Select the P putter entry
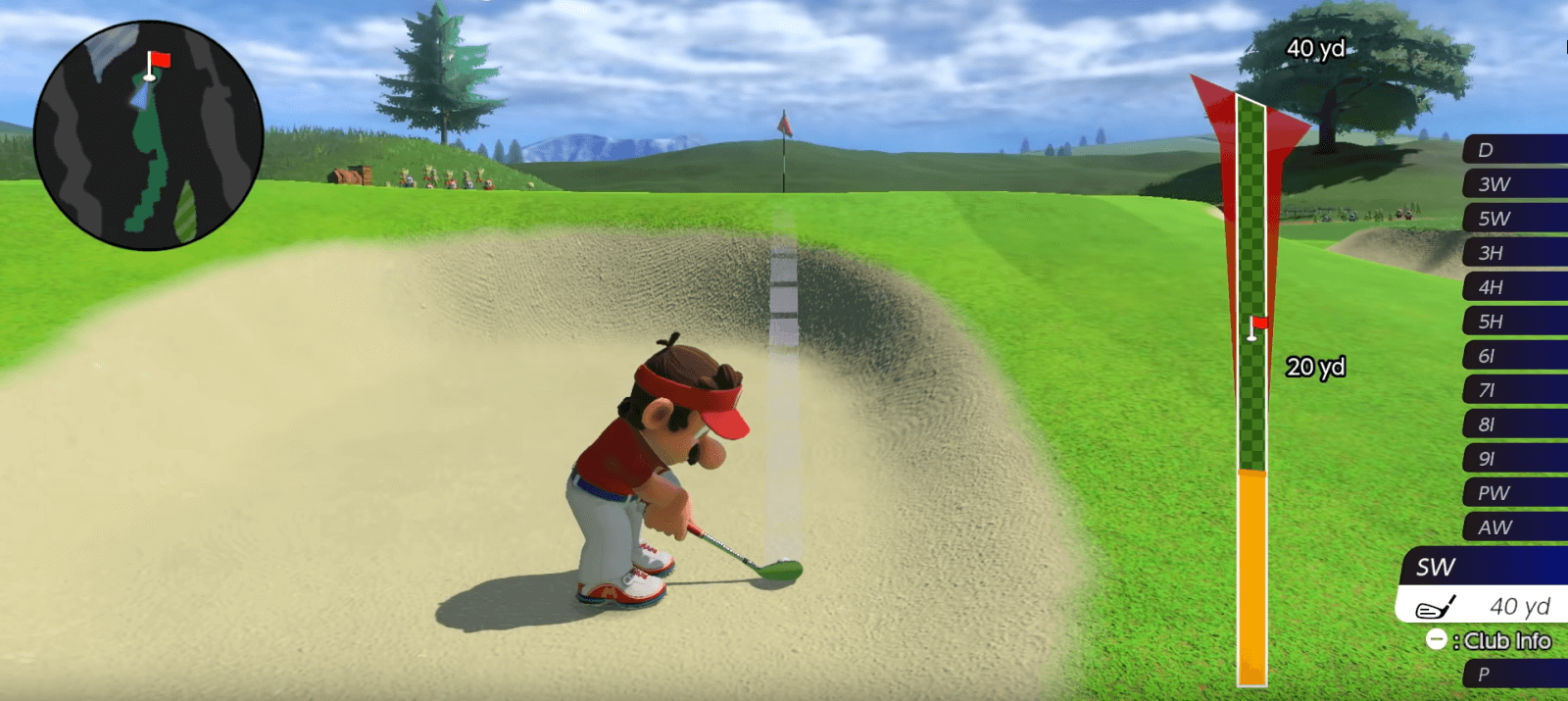Image resolution: width=1568 pixels, height=701 pixels. point(1514,675)
